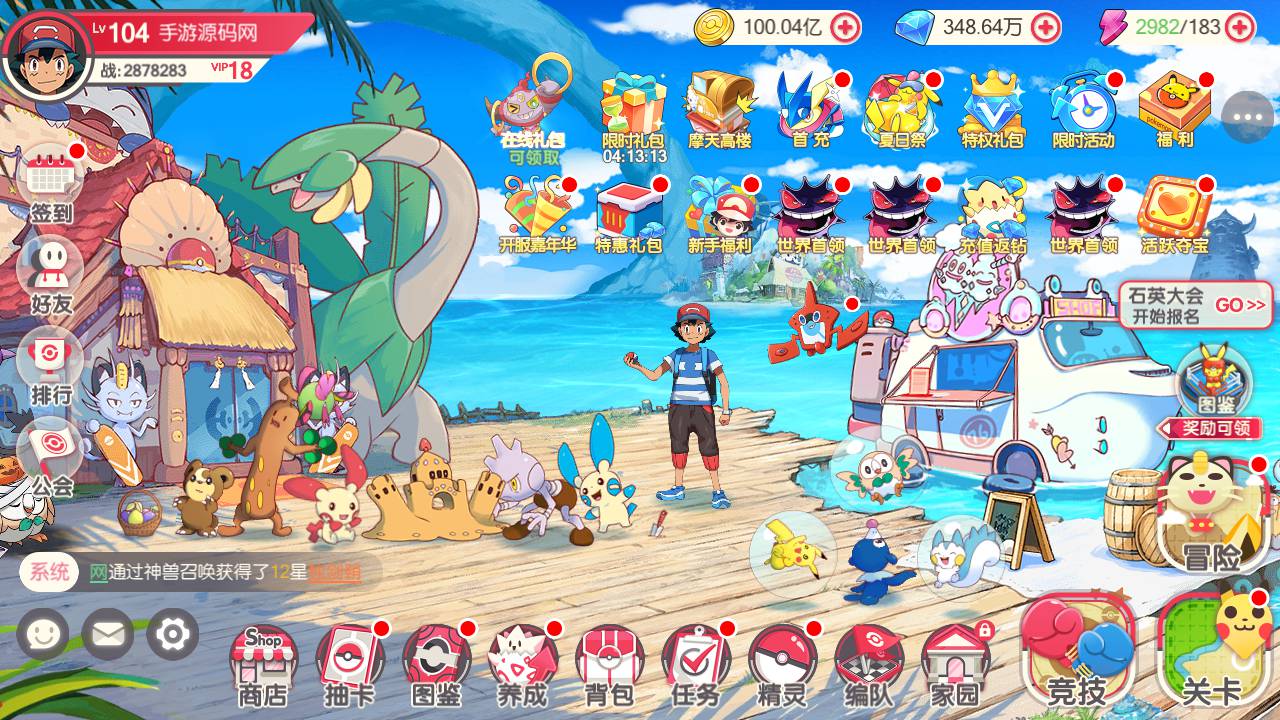Image resolution: width=1280 pixels, height=720 pixels.
Task: Open the 商店 shop menu
Action: [263, 662]
